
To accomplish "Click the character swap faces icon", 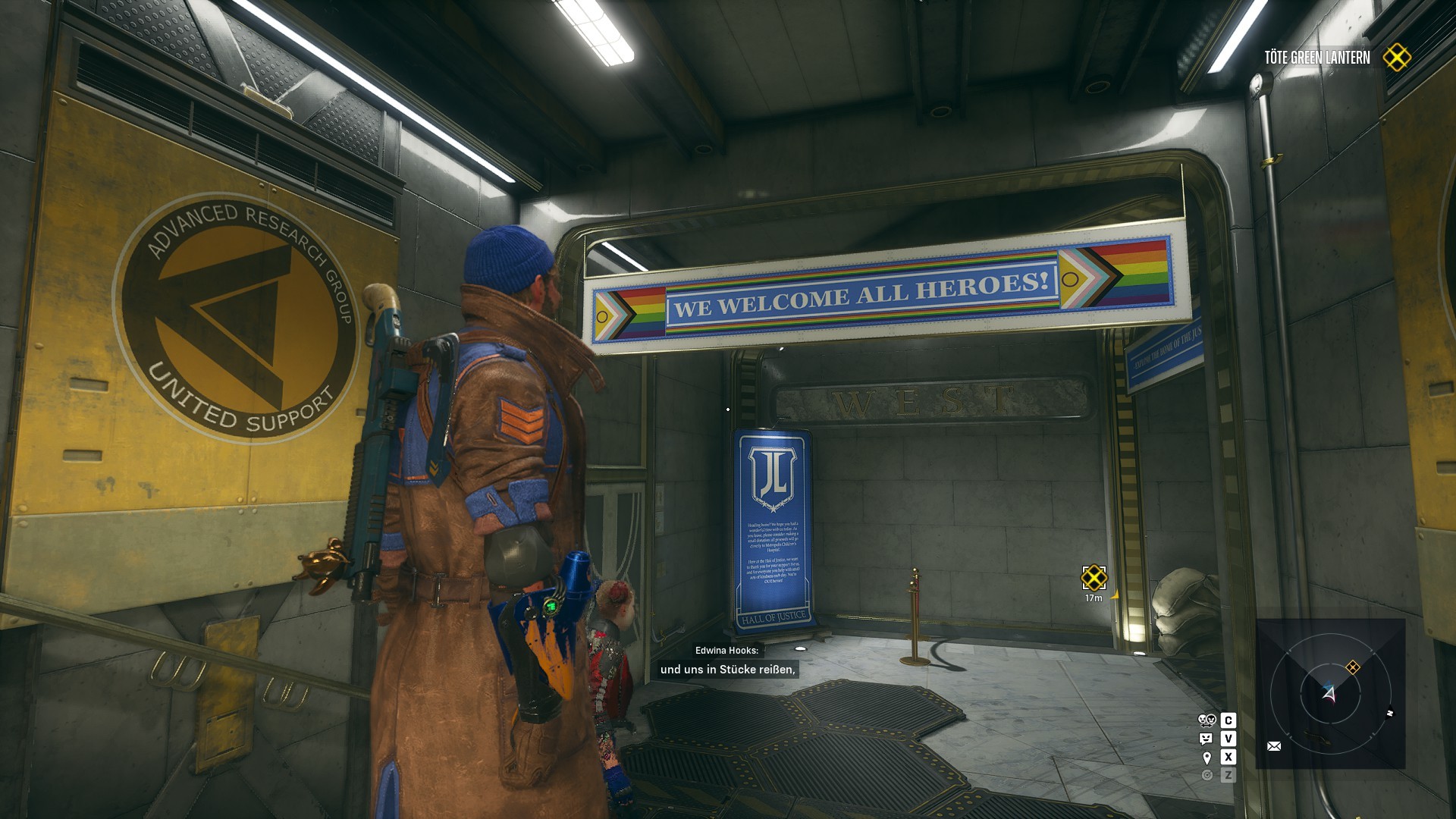I will [1207, 720].
